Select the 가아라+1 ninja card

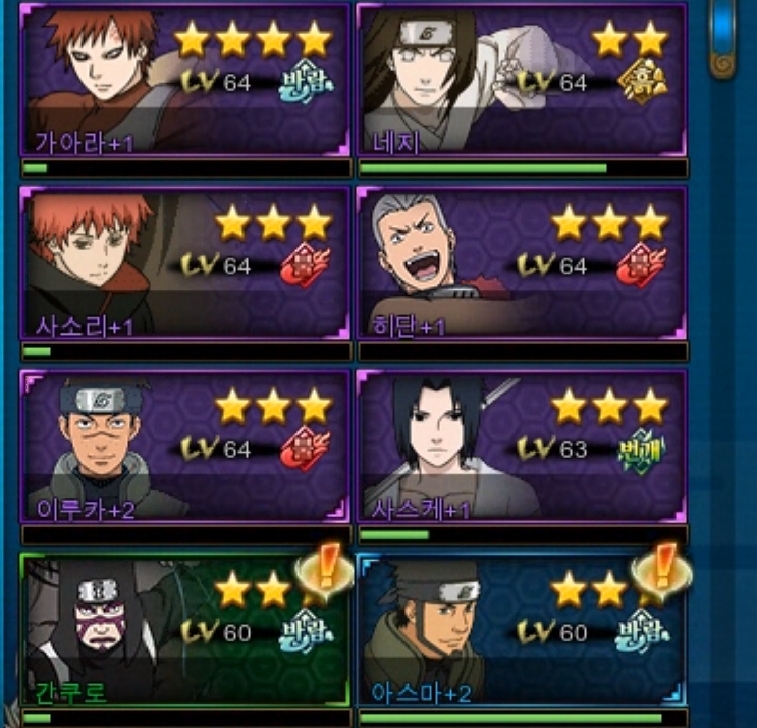(185, 79)
